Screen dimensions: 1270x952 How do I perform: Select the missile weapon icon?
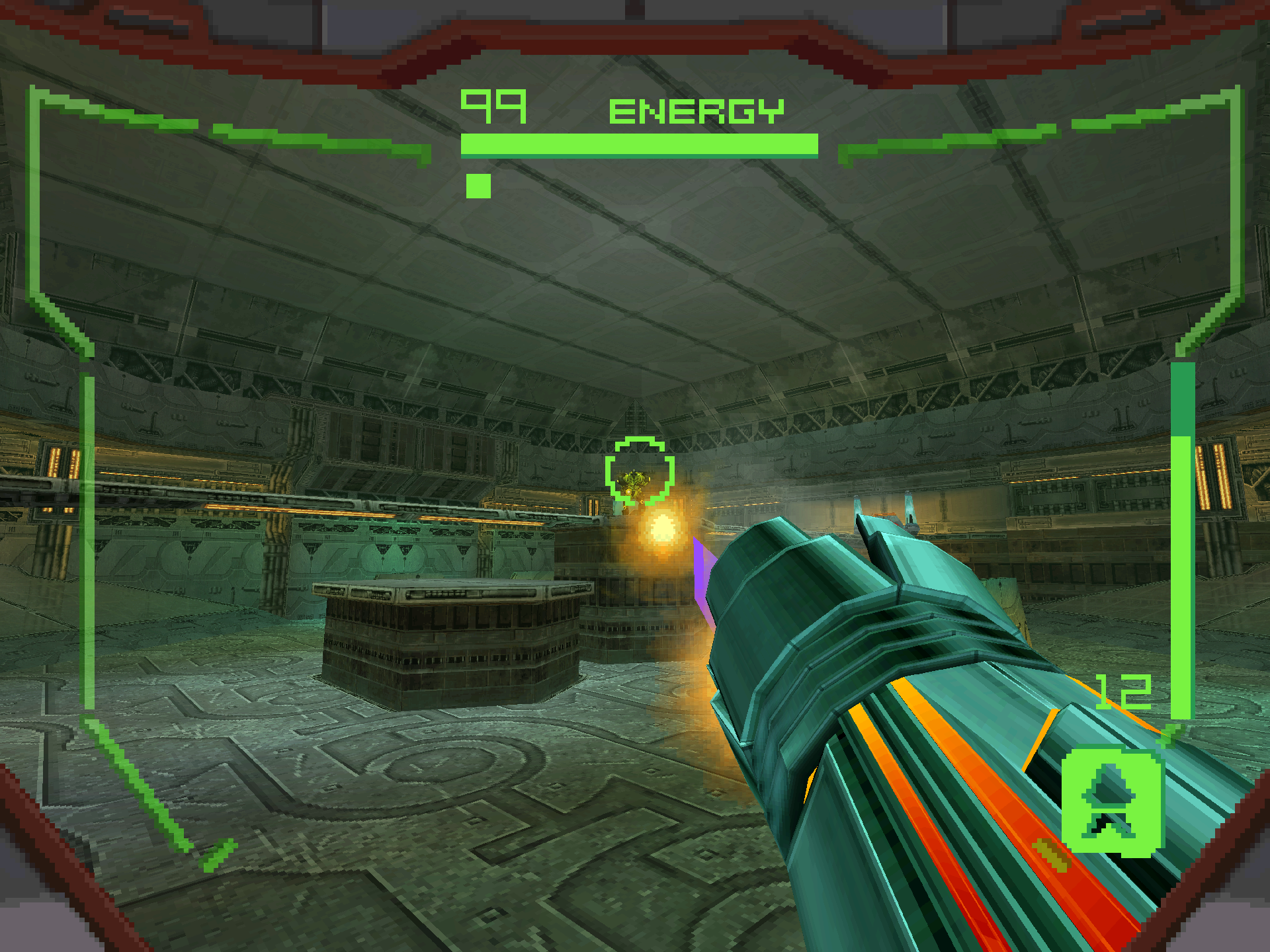click(x=1112, y=800)
